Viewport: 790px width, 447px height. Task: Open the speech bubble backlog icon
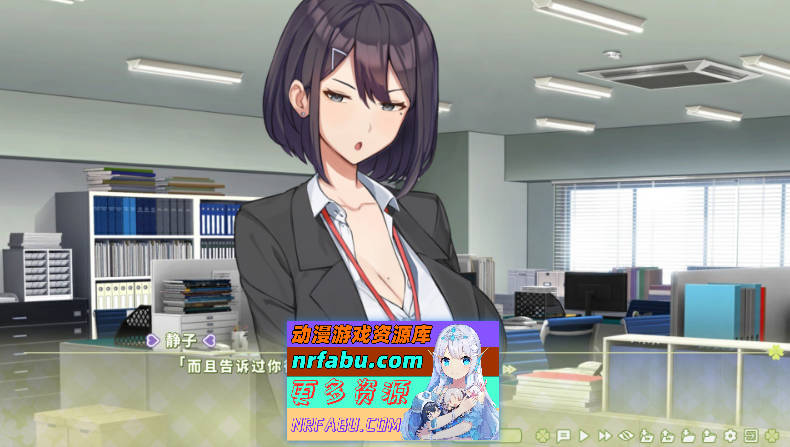563,436
